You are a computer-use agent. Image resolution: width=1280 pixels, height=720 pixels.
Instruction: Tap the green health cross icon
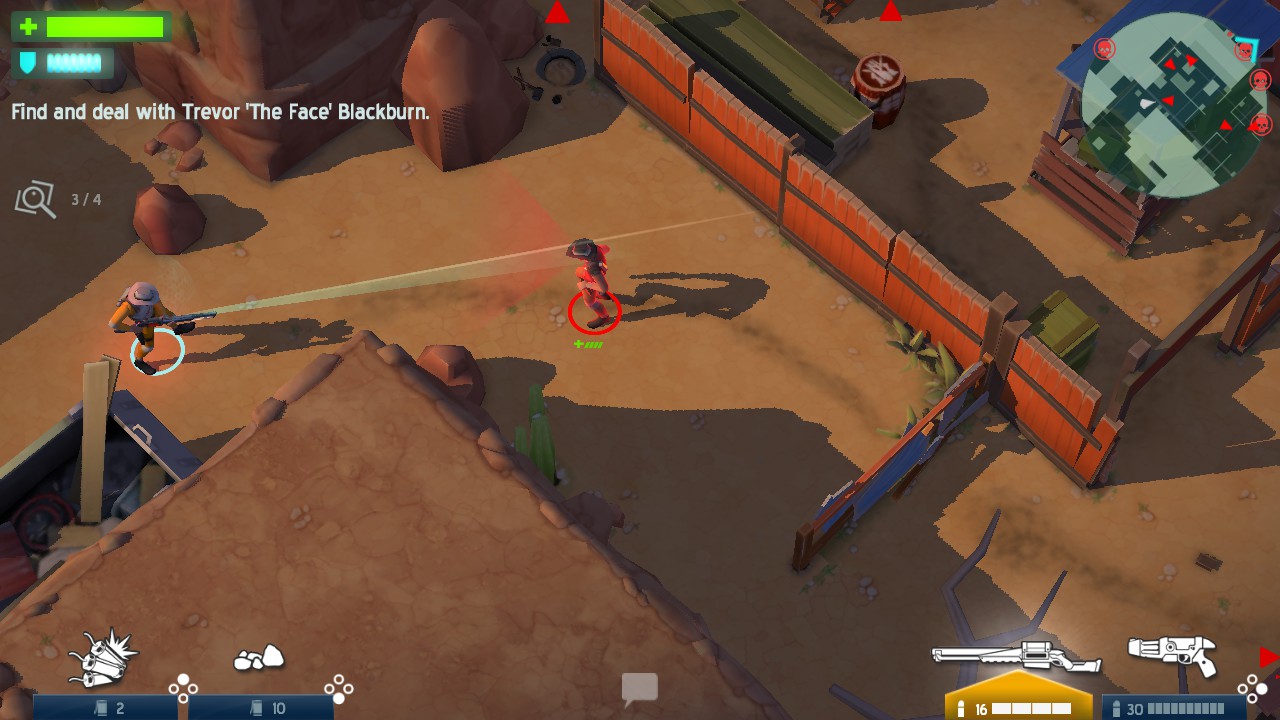coord(27,28)
